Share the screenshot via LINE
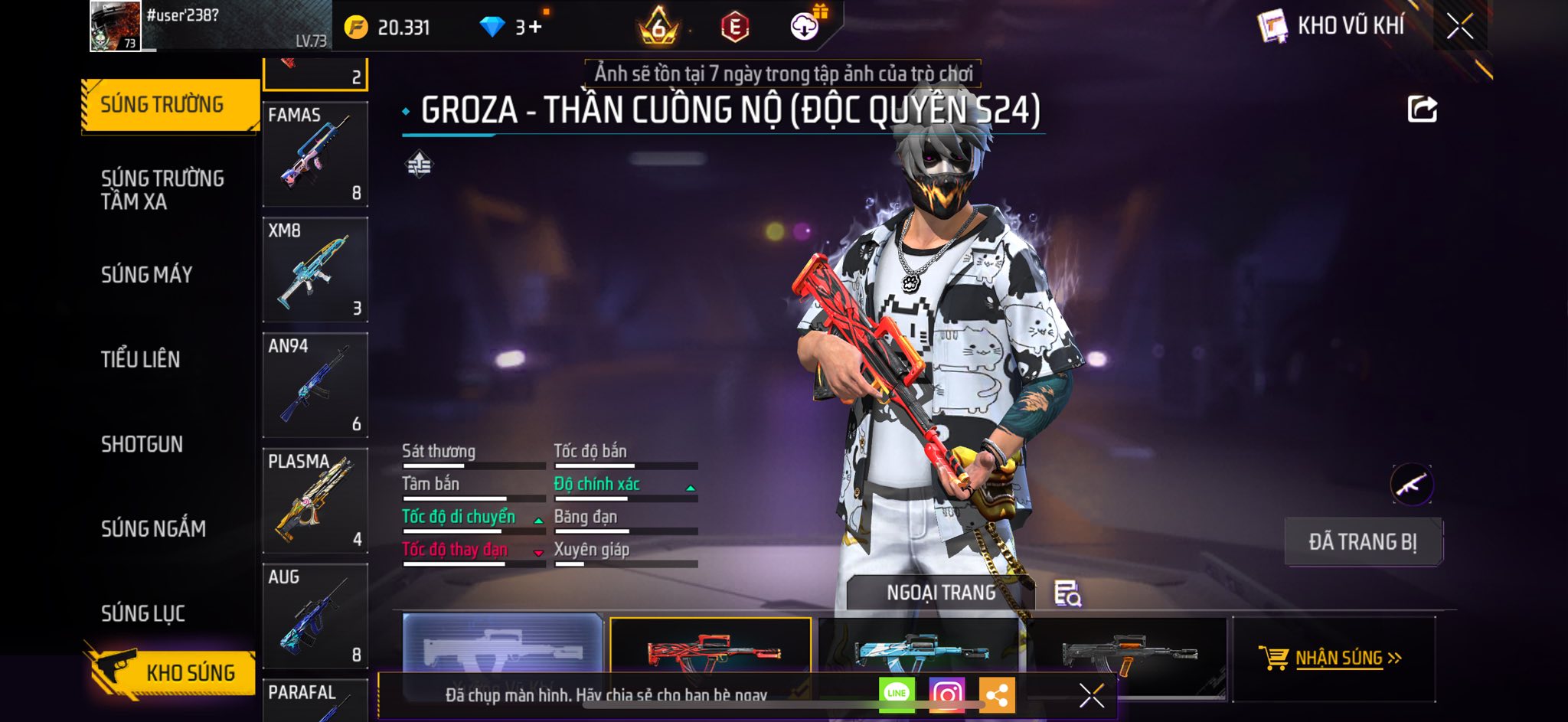The image size is (1568, 722). tap(897, 694)
